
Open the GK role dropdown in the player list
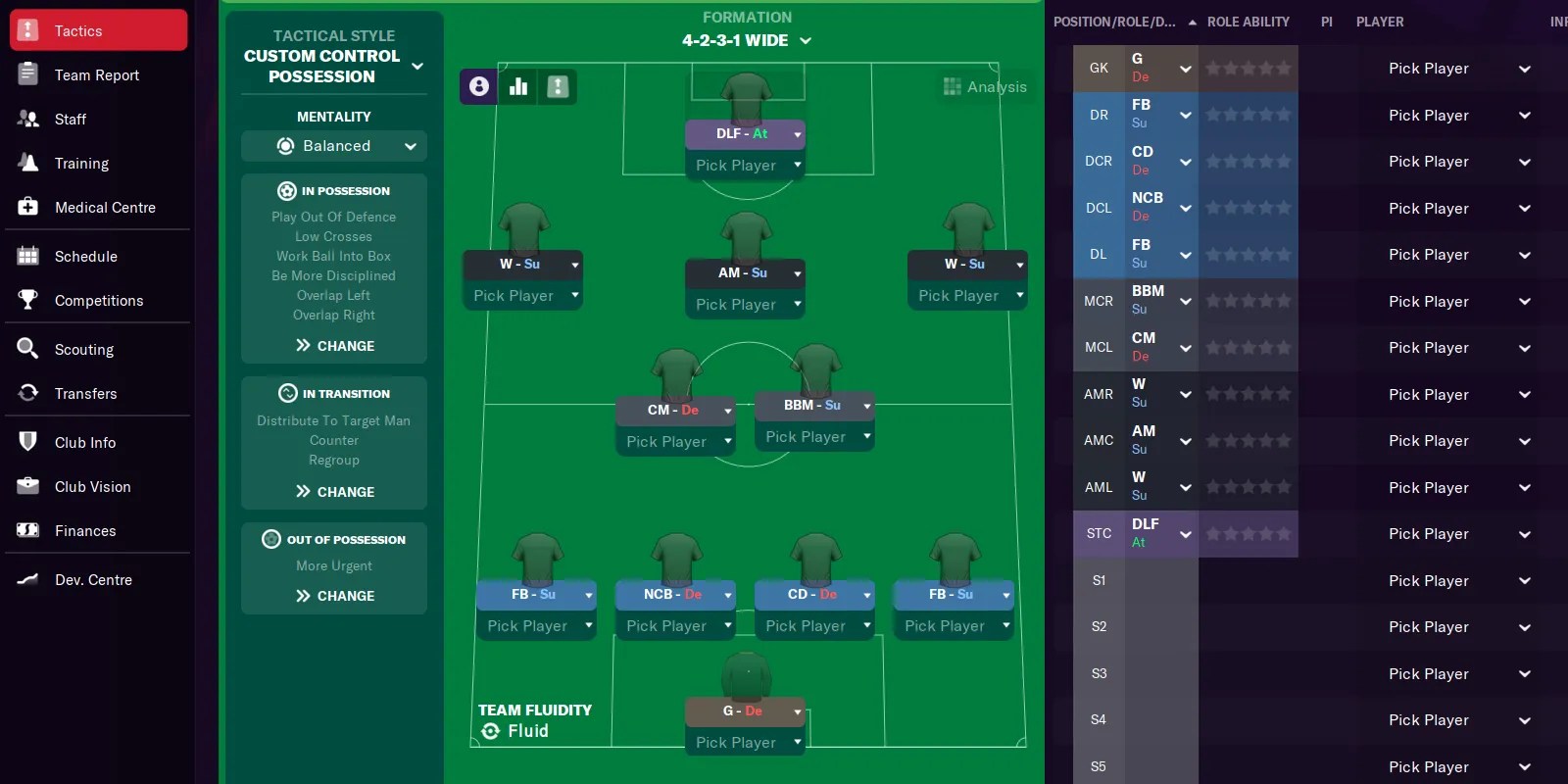[1184, 68]
